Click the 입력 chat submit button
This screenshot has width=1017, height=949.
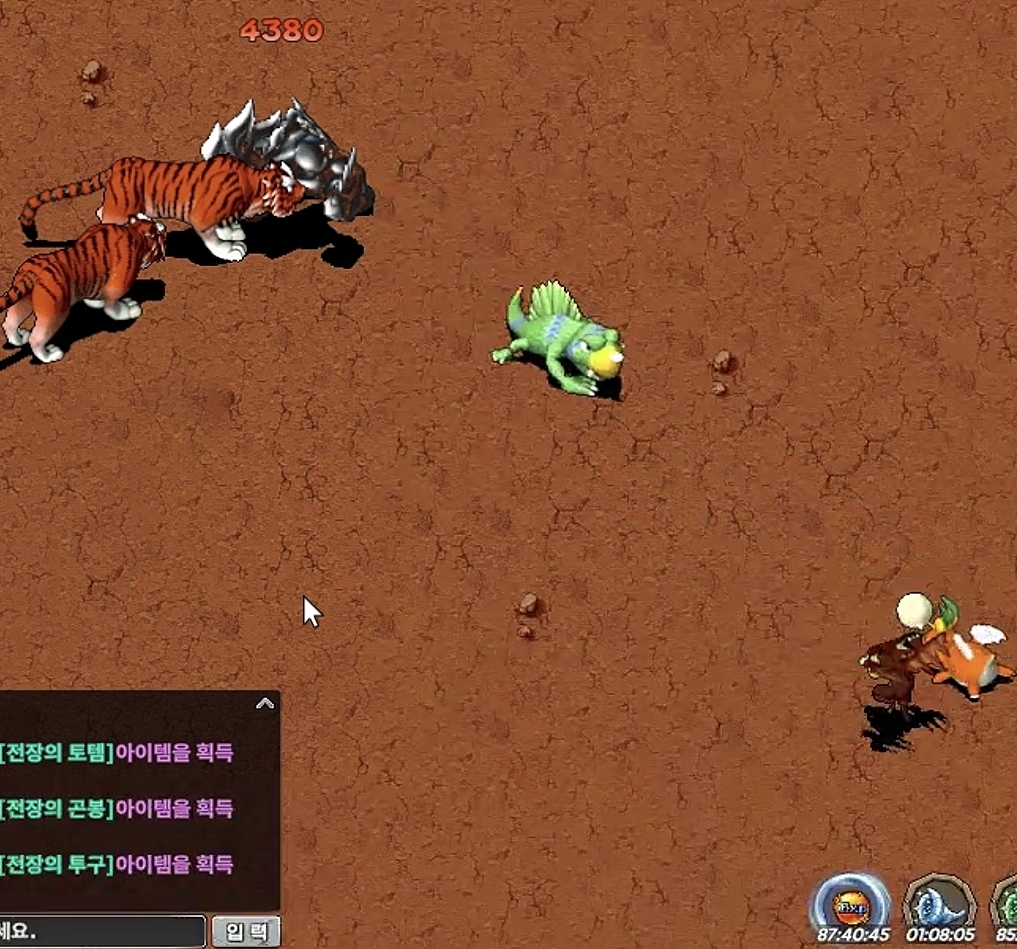[x=246, y=932]
